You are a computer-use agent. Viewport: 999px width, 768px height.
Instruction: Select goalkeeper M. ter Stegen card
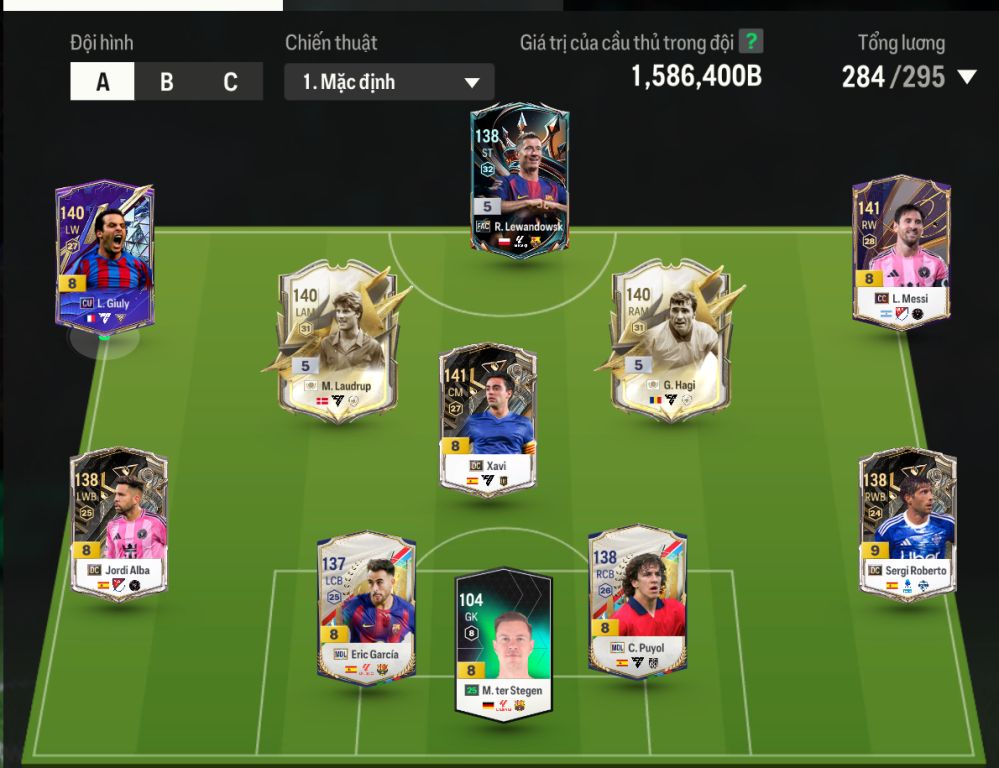tap(504, 643)
